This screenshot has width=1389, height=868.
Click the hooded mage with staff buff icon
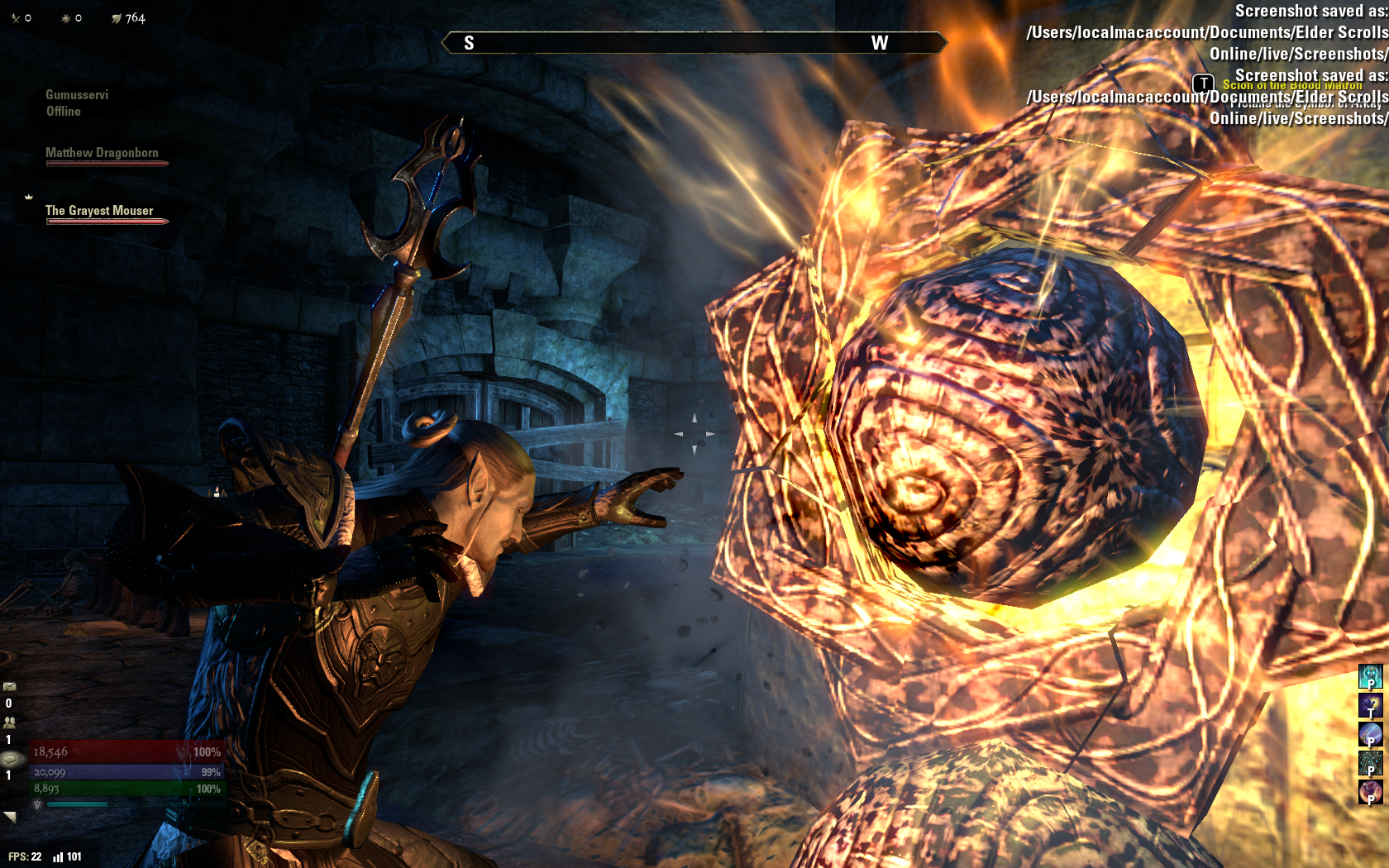tap(1370, 705)
